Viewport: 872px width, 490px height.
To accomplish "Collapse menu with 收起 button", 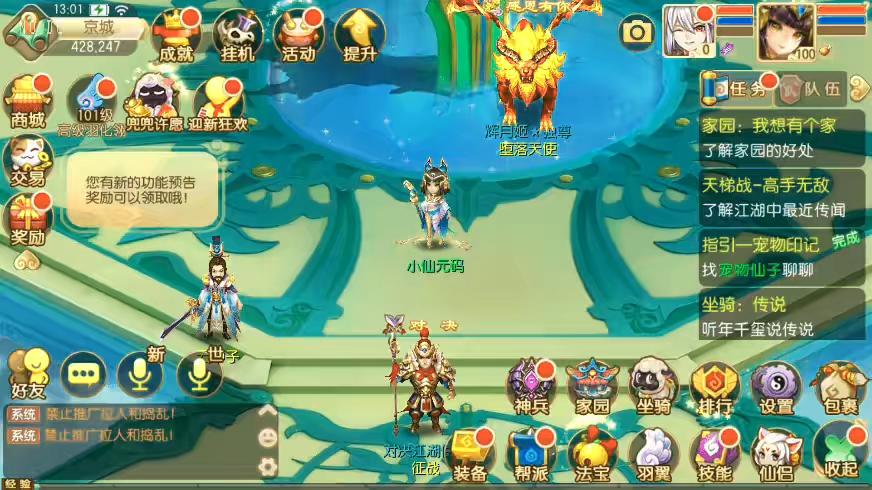I will [x=838, y=453].
